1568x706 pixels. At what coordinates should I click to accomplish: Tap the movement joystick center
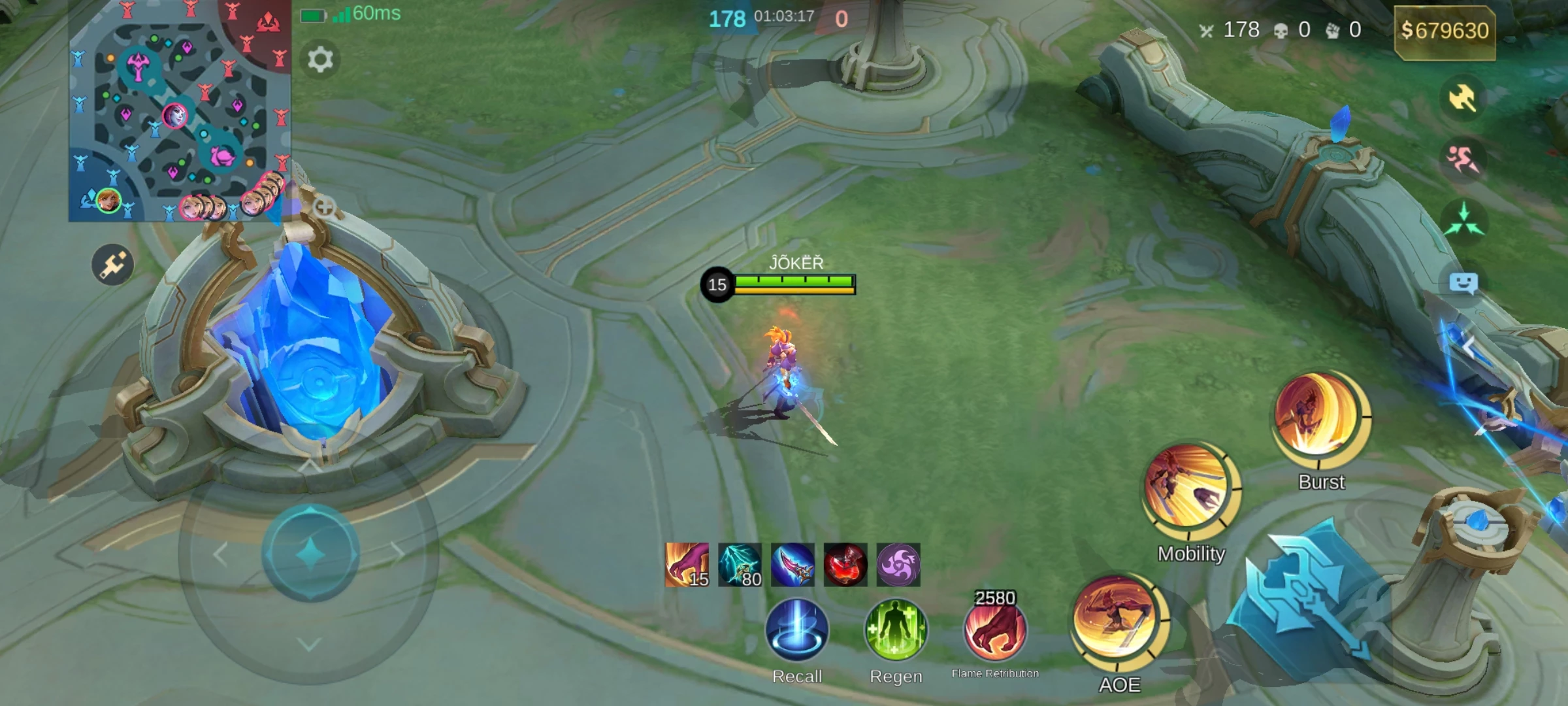click(x=311, y=553)
